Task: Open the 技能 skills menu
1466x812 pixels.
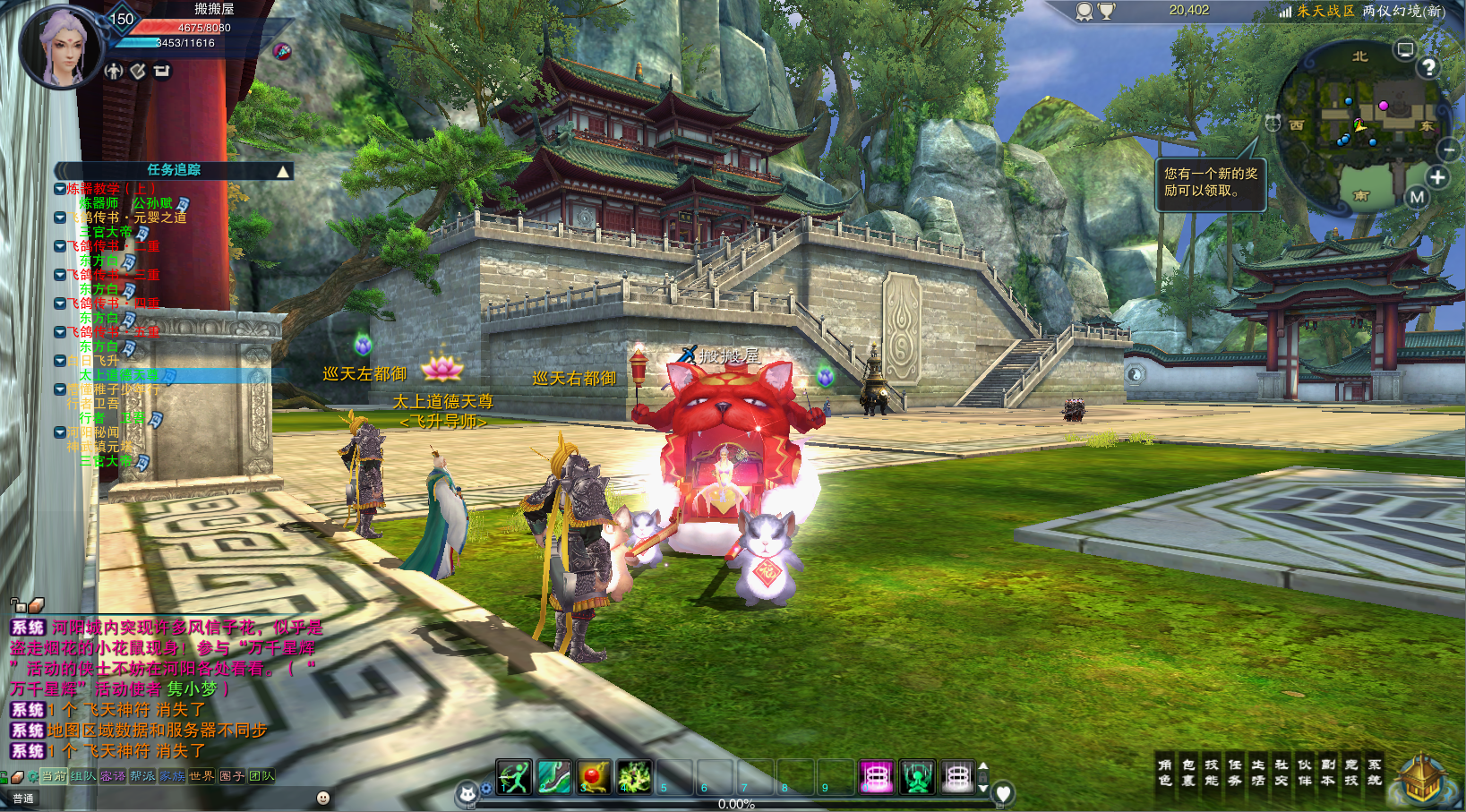Action: [1212, 773]
